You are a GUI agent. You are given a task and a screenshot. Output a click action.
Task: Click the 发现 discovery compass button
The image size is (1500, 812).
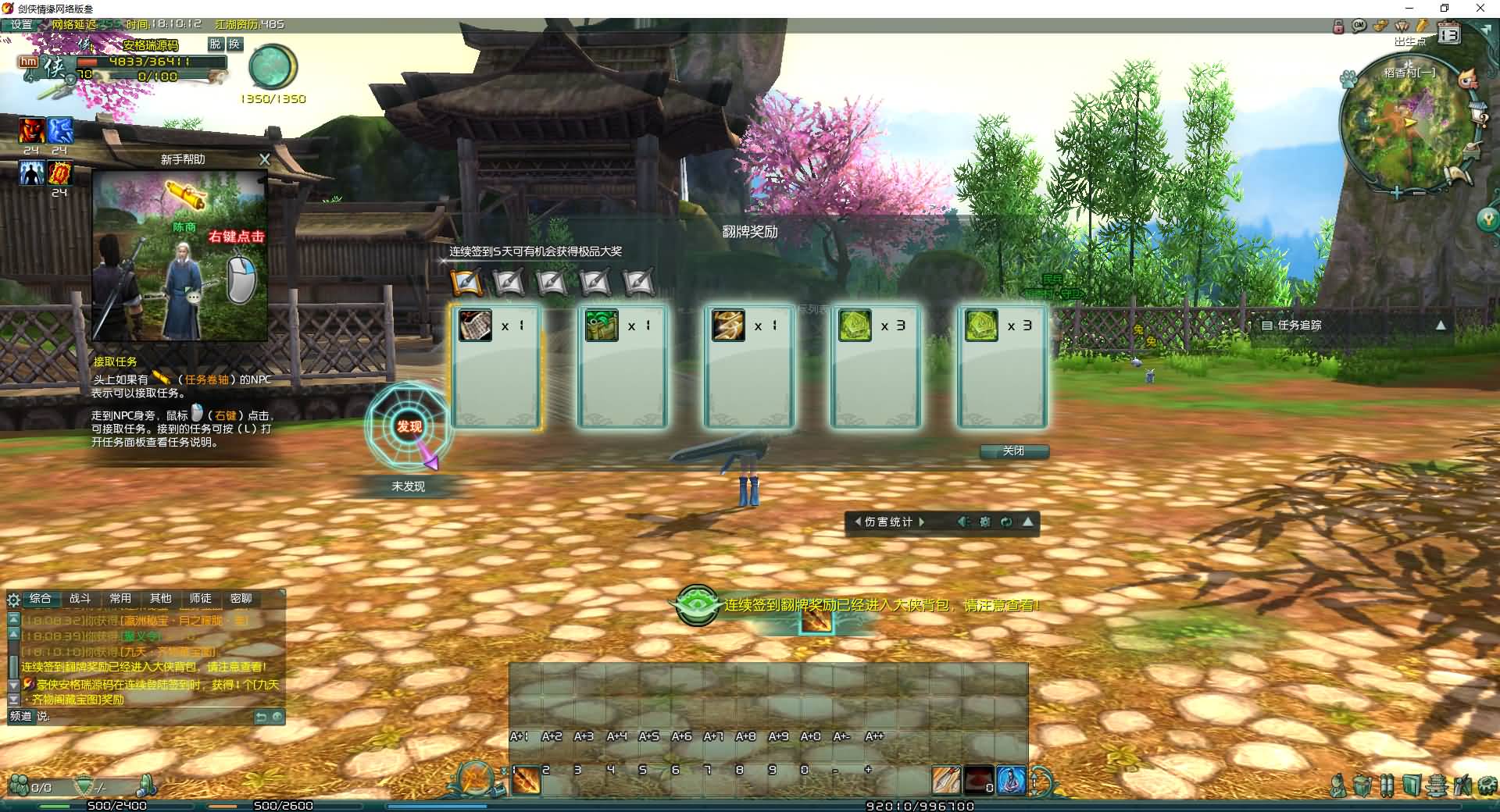point(409,426)
